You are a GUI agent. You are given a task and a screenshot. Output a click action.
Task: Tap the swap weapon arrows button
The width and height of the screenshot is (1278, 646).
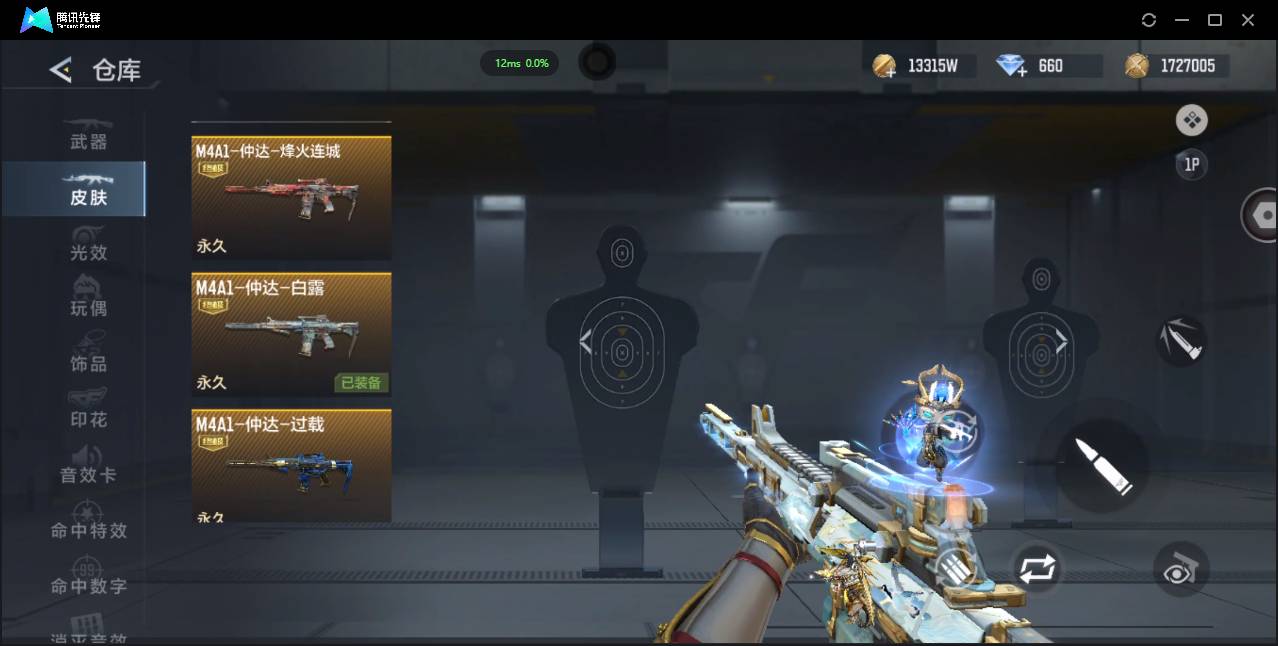click(x=1036, y=570)
